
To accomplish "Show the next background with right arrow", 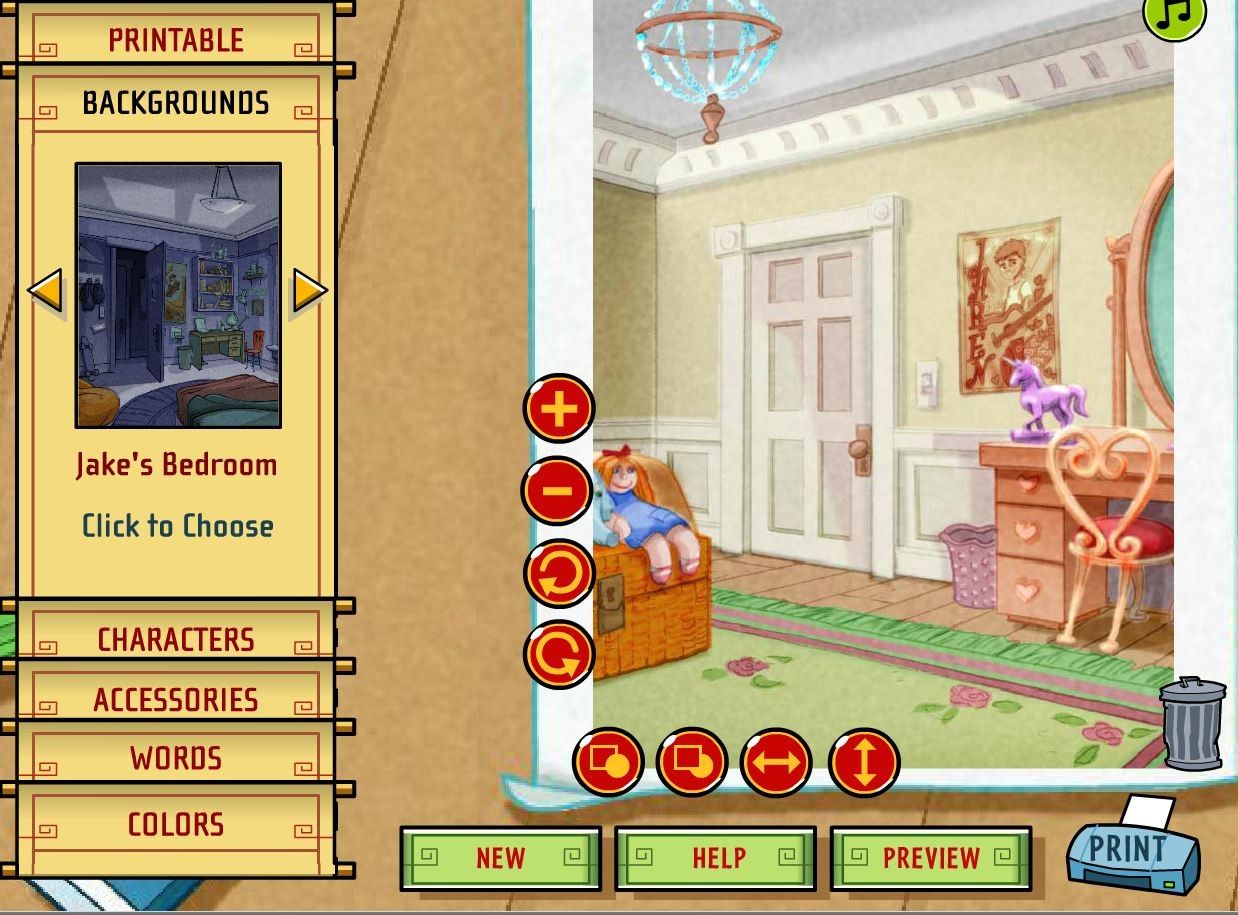I will pyautogui.click(x=310, y=291).
